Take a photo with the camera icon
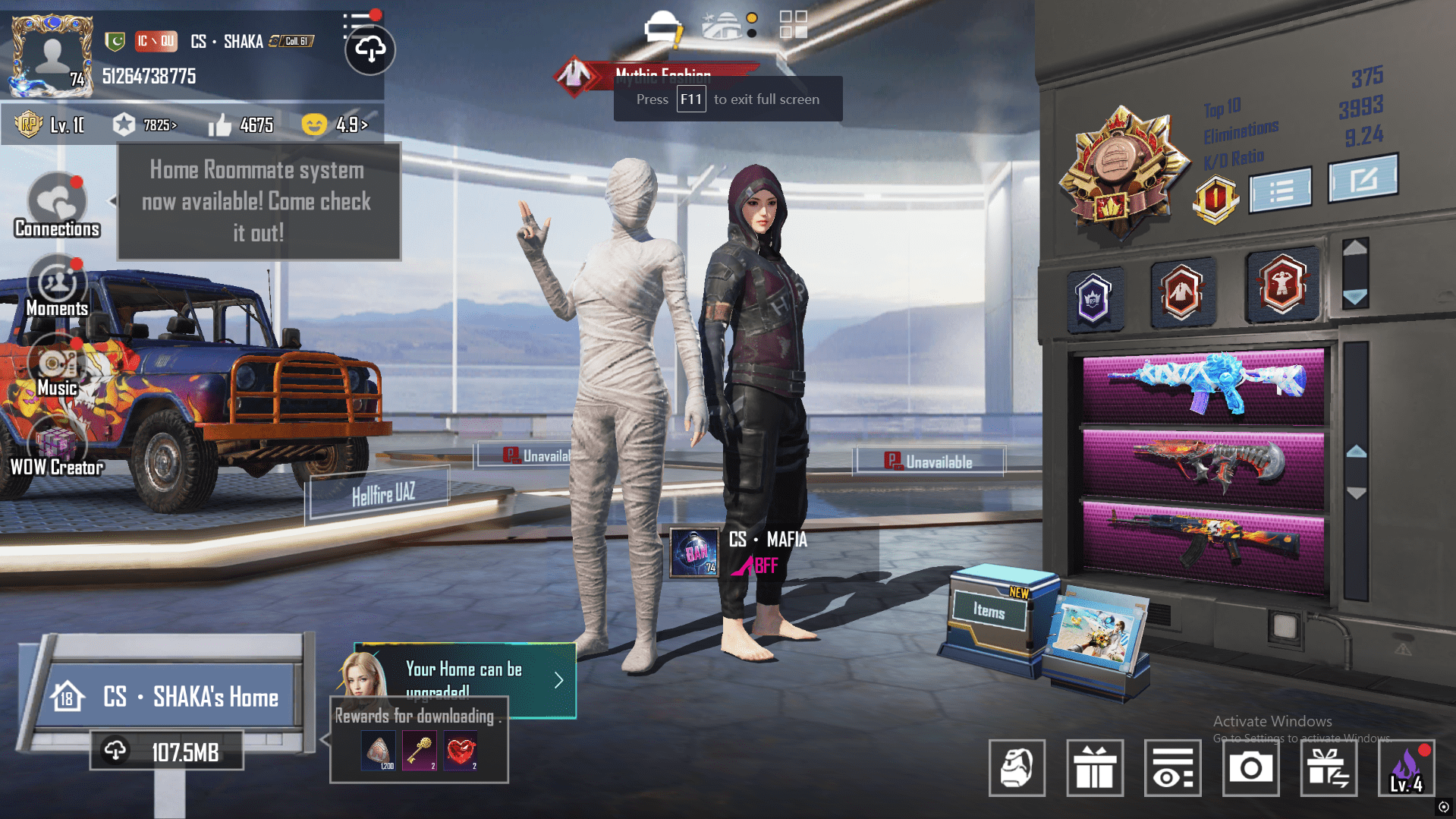Viewport: 1456px width, 819px height. [x=1250, y=768]
